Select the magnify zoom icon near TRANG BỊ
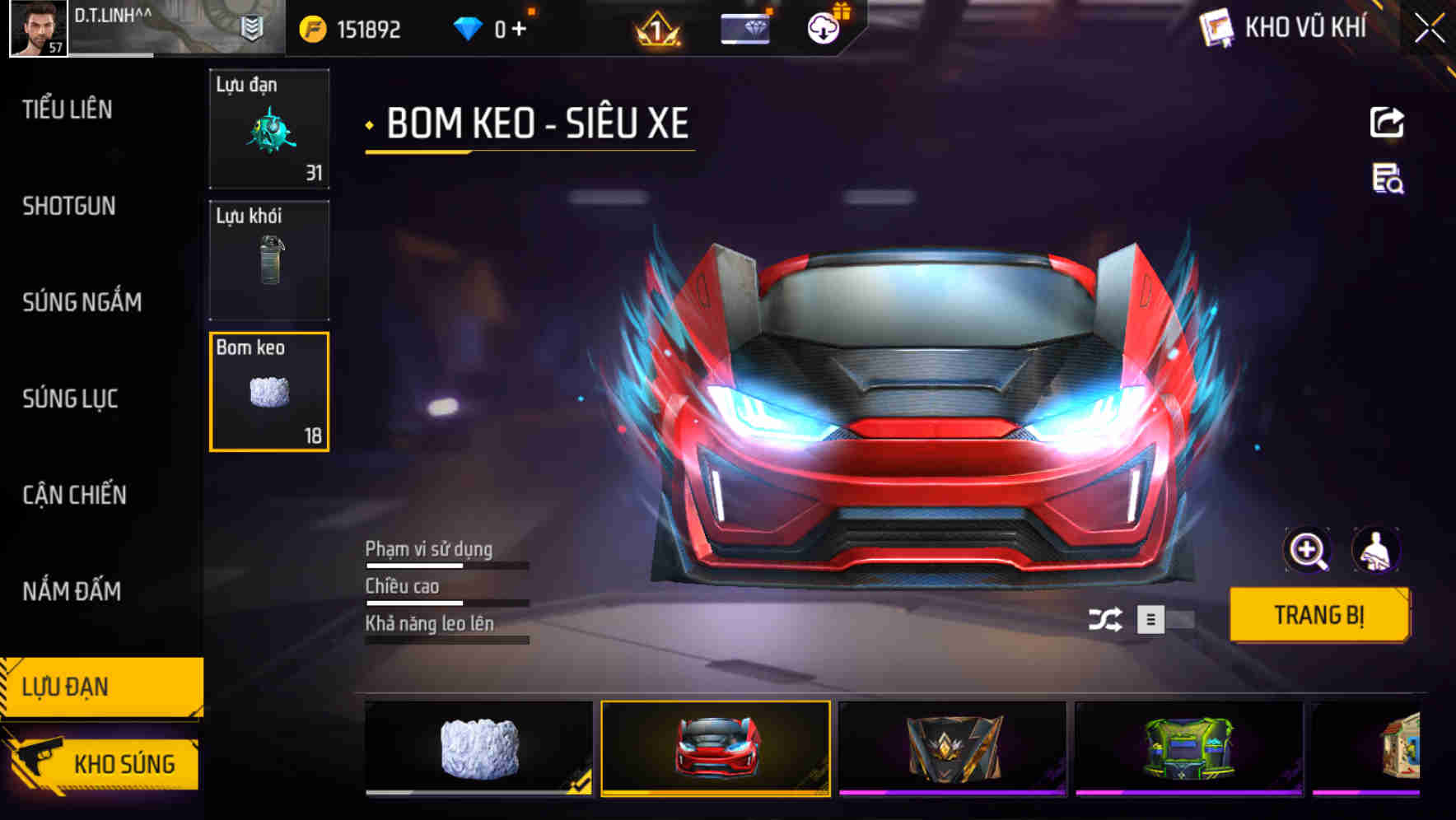Viewport: 1456px width, 820px height. [x=1309, y=550]
